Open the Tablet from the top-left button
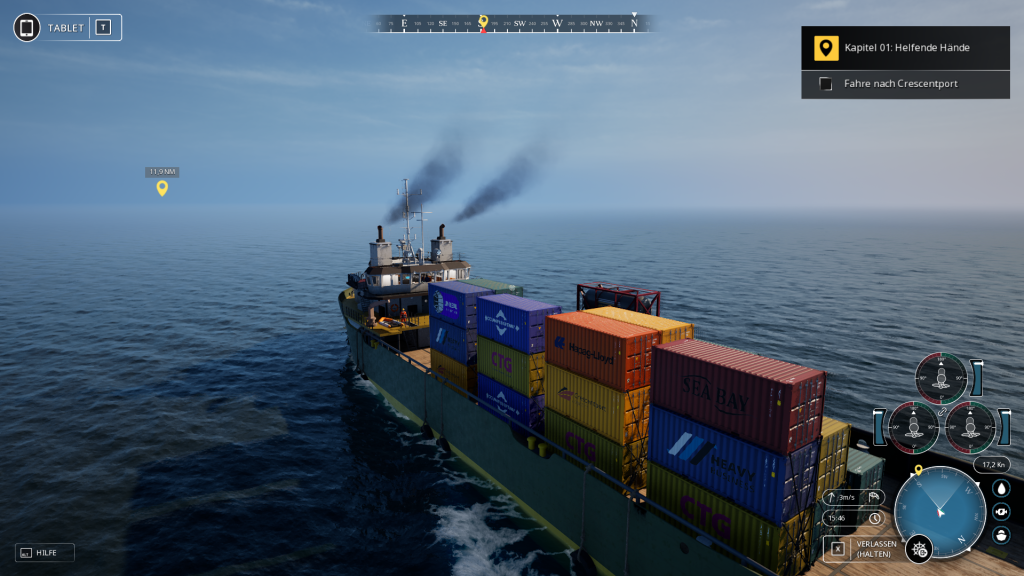 [28, 27]
